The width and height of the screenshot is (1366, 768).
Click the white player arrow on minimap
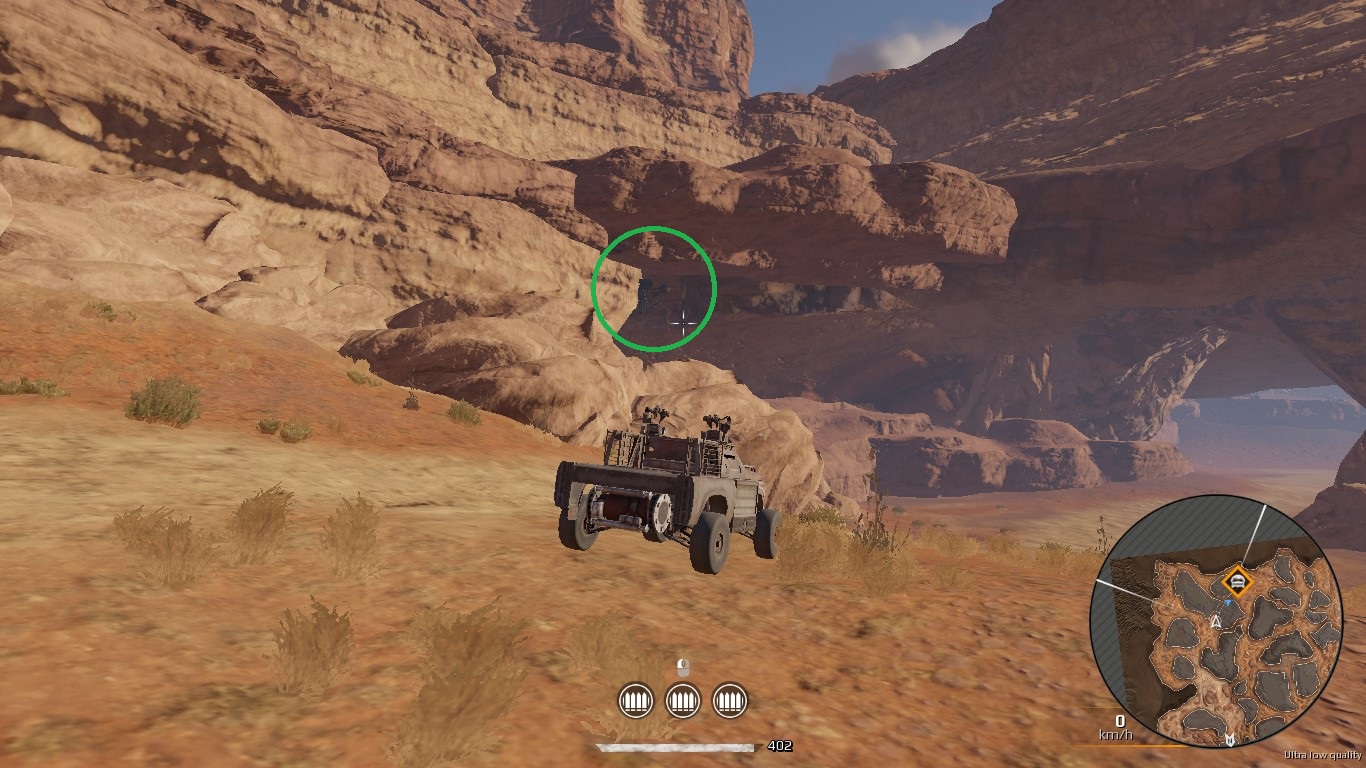click(x=1216, y=622)
